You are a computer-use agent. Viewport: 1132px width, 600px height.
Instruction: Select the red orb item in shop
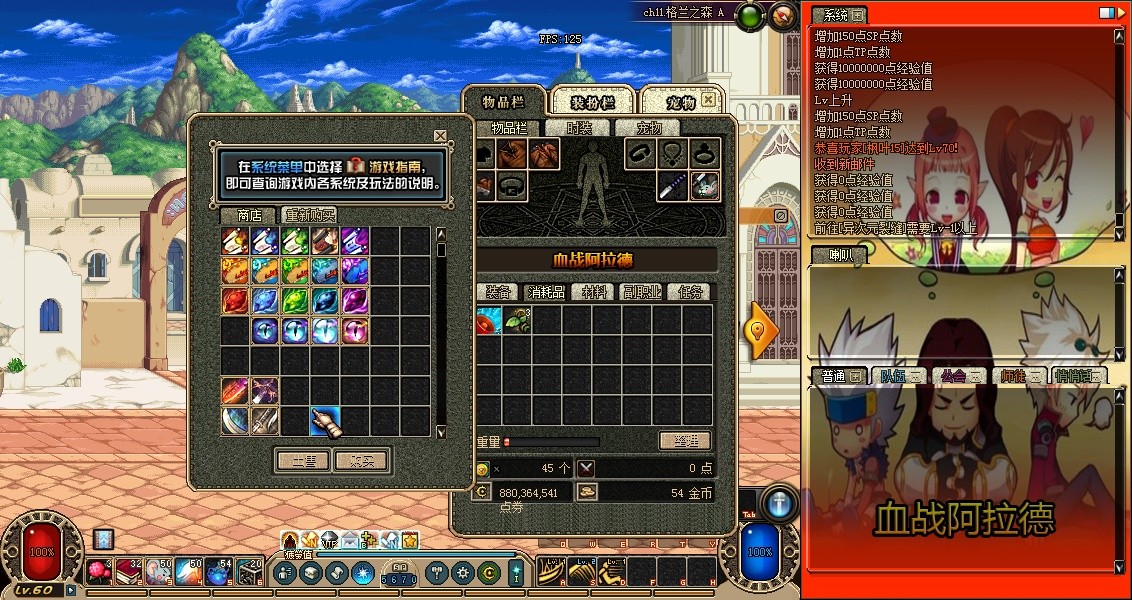[x=235, y=300]
